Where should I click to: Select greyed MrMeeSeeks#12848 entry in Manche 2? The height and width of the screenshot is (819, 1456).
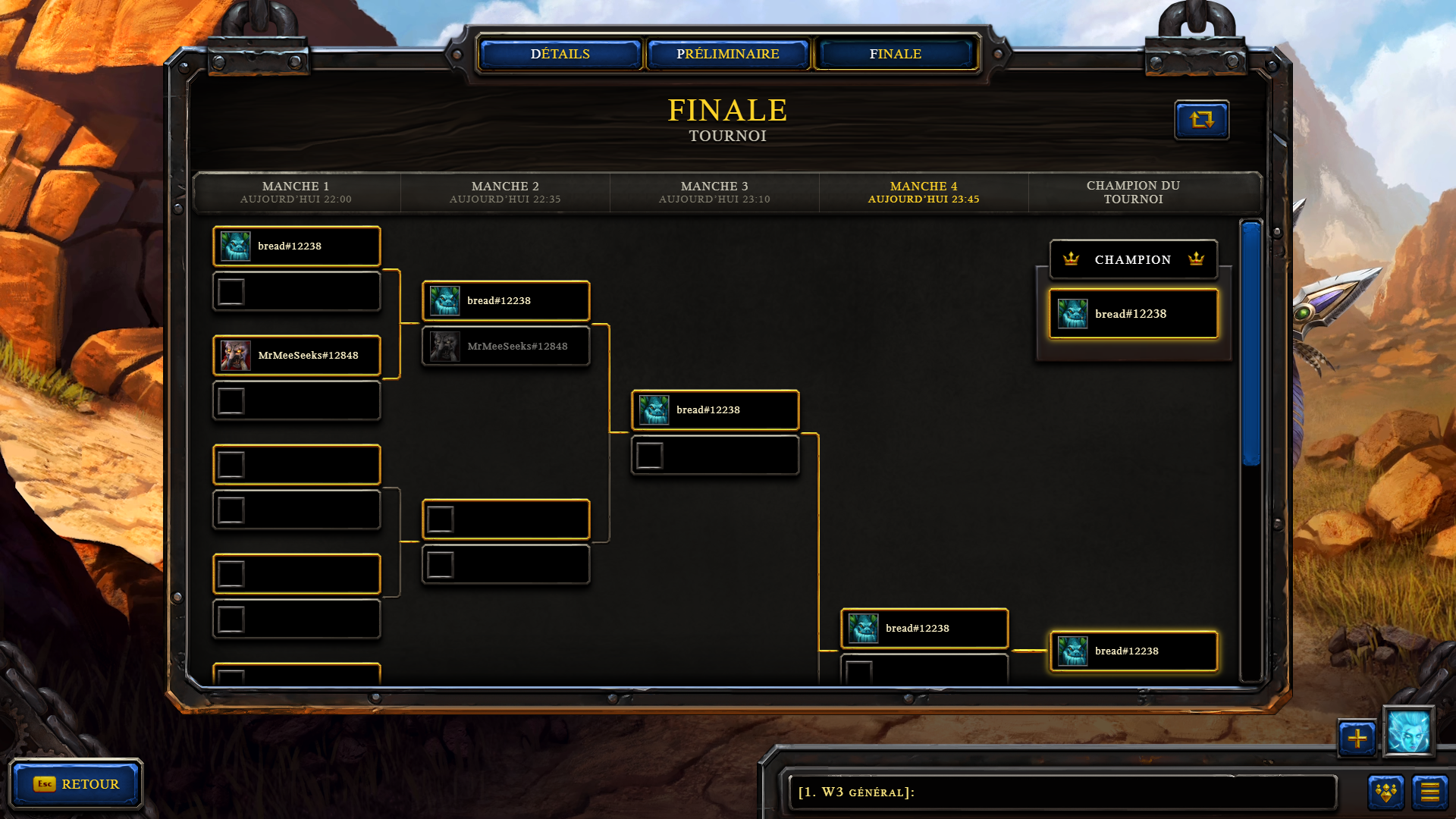[x=506, y=346]
